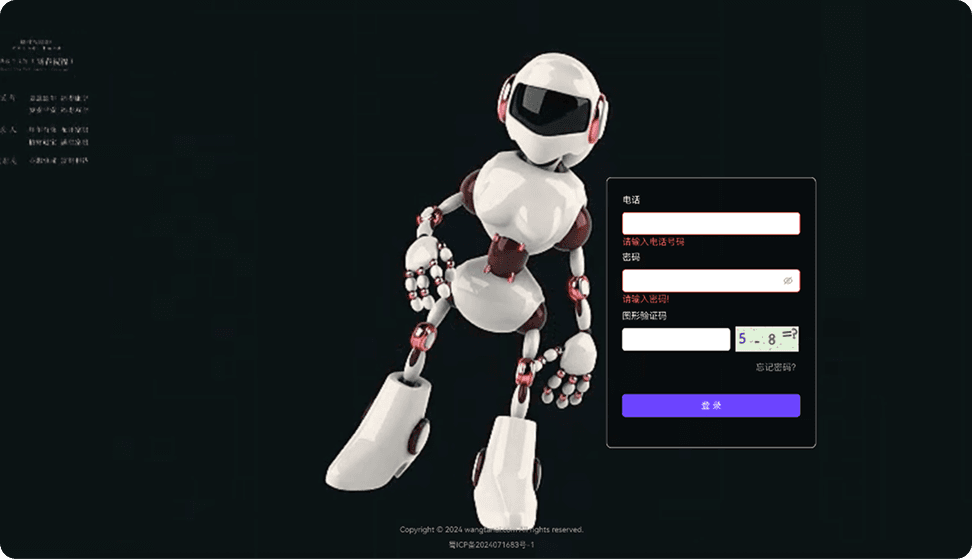Toggle password visibility eye icon

coord(788,281)
